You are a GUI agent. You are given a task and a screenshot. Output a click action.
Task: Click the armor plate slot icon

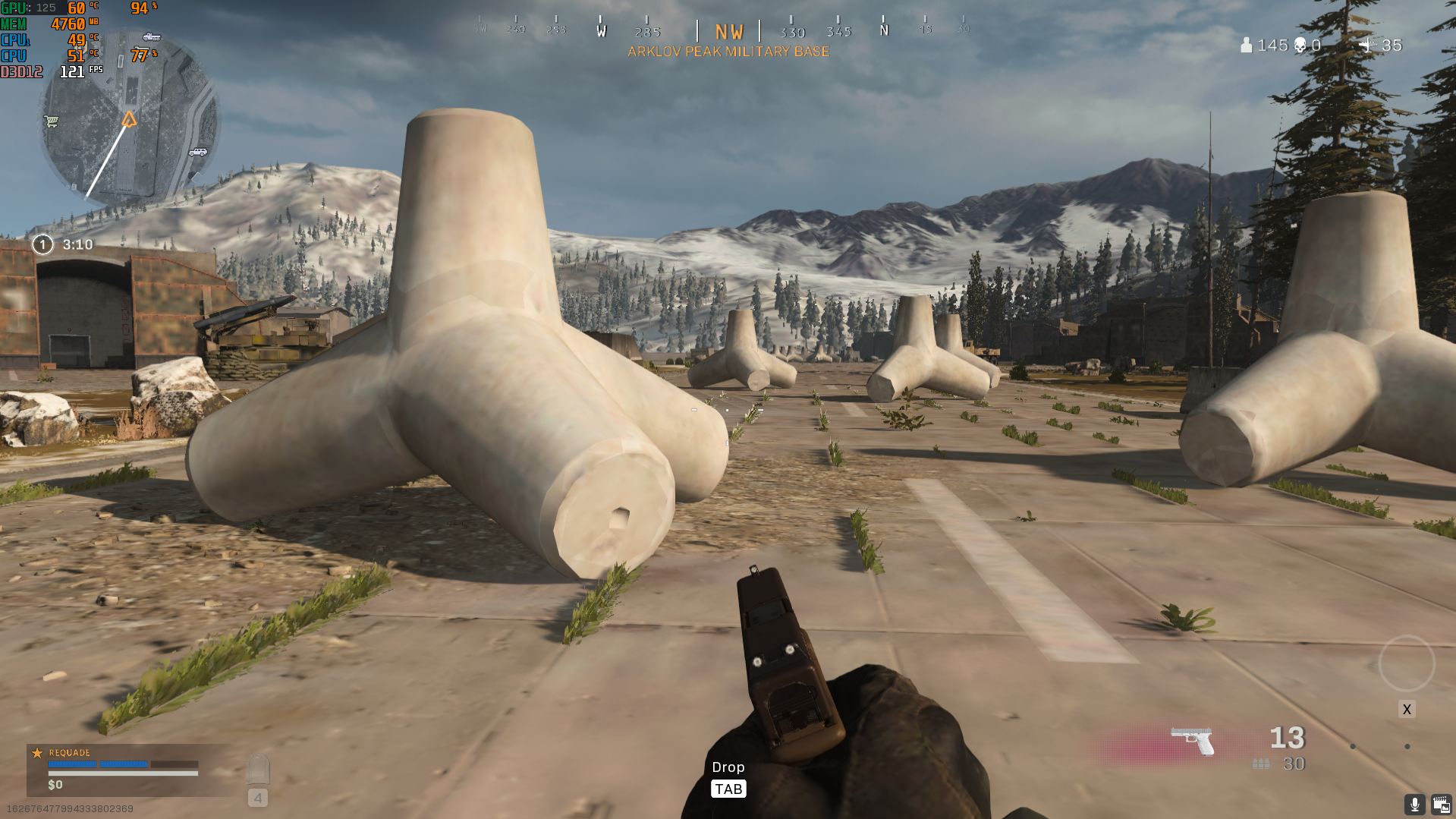[x=258, y=769]
